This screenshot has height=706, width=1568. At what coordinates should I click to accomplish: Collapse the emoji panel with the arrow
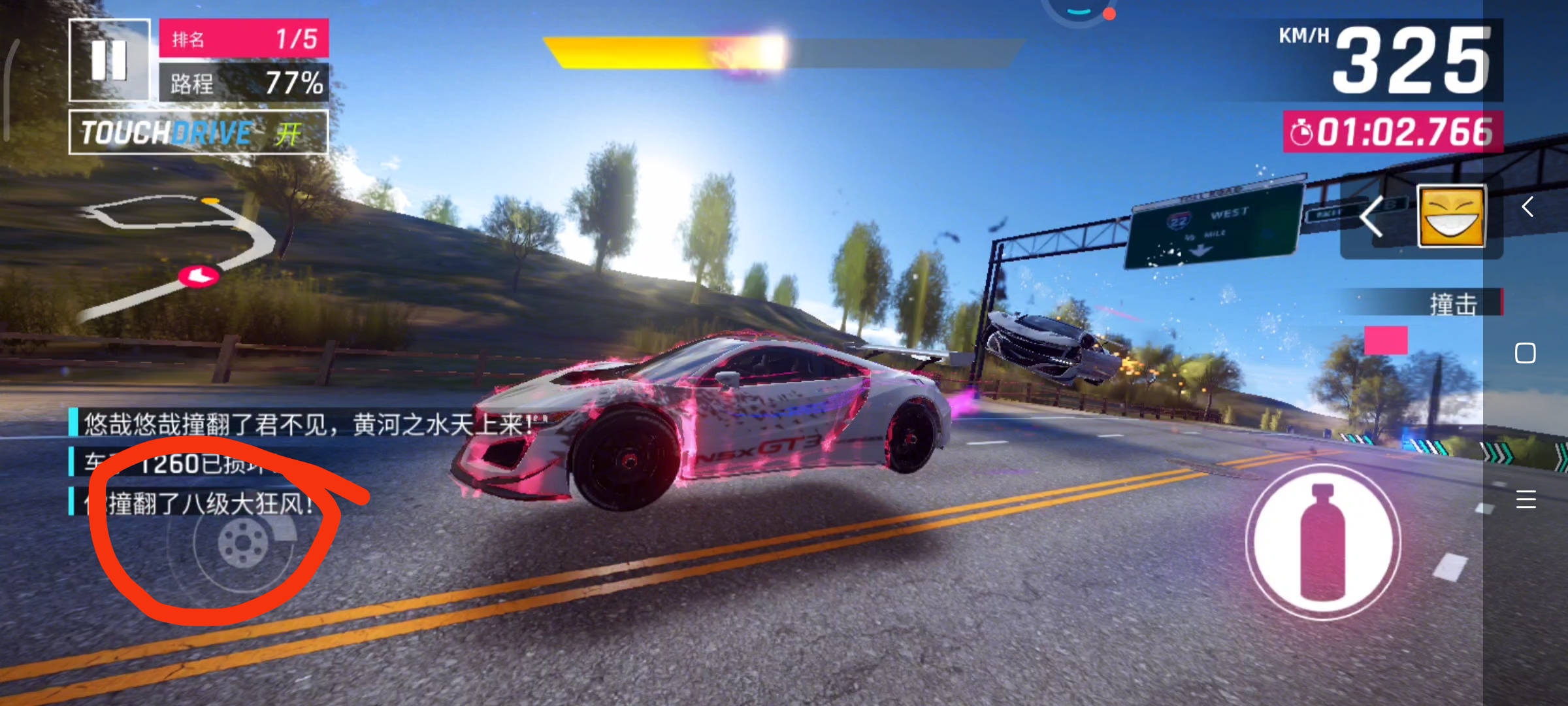(x=1373, y=216)
